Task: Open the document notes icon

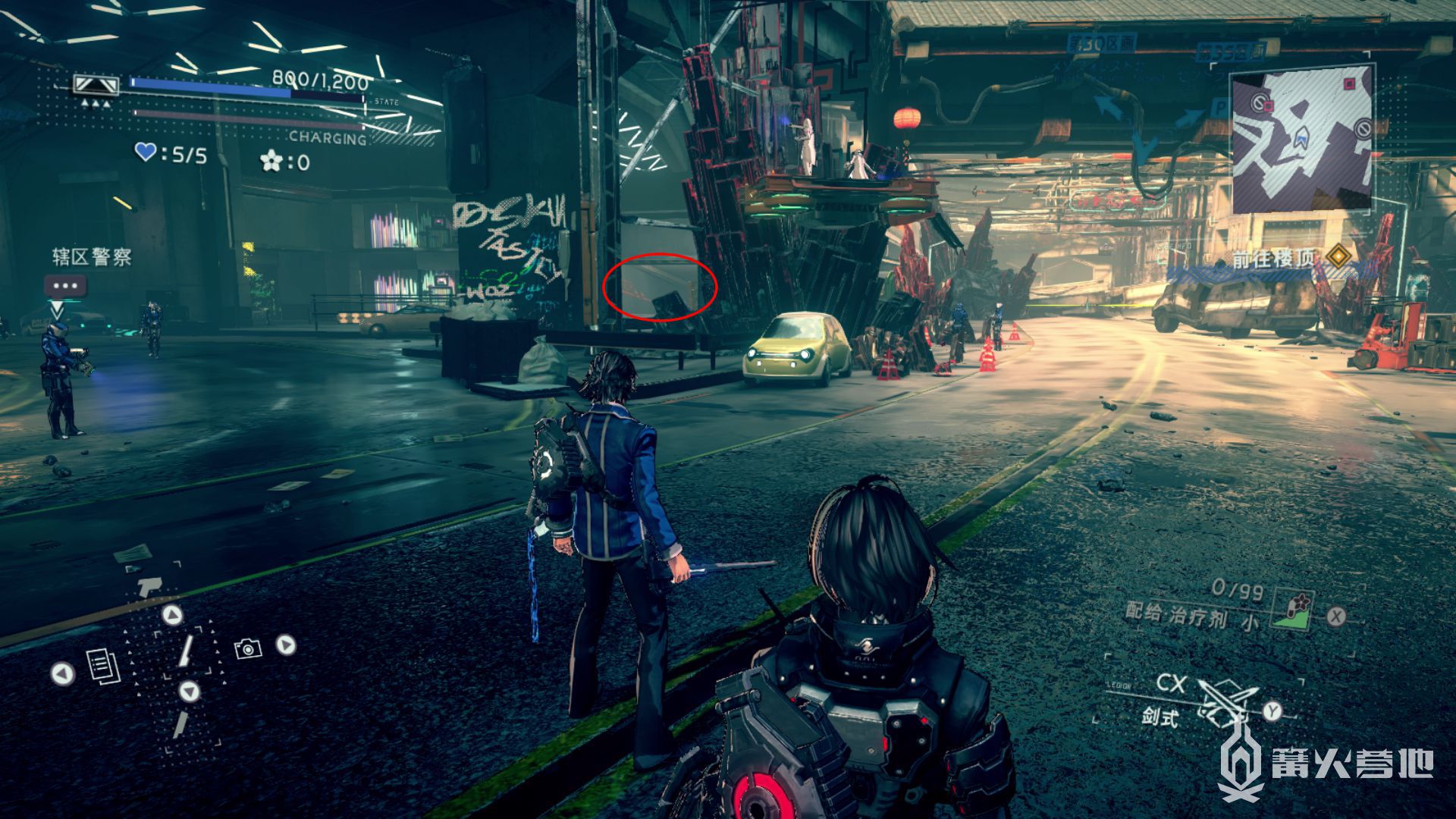Action: point(102,666)
